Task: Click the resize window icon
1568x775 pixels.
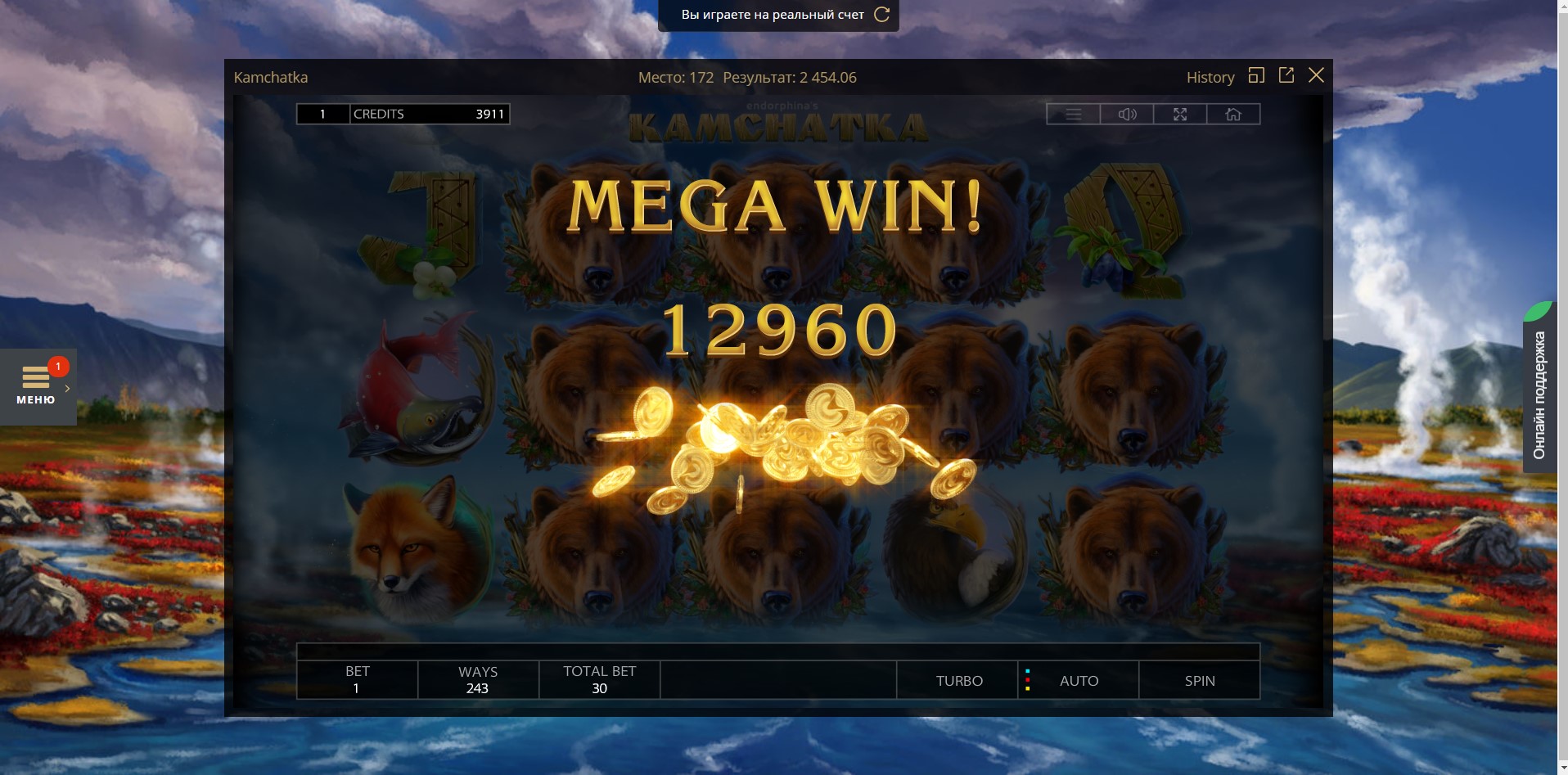Action: tap(1258, 75)
